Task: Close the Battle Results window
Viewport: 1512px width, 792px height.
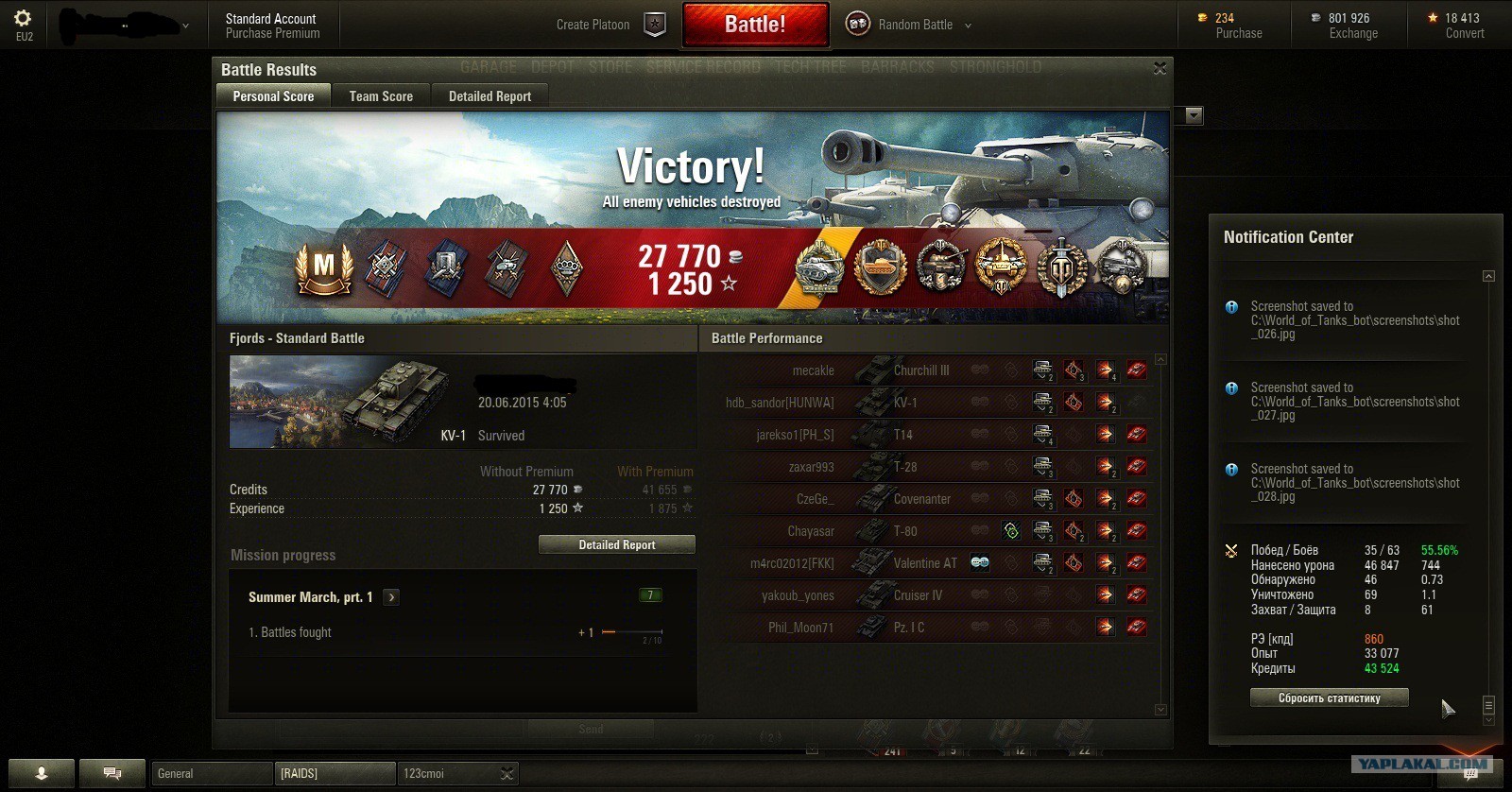Action: (x=1160, y=68)
